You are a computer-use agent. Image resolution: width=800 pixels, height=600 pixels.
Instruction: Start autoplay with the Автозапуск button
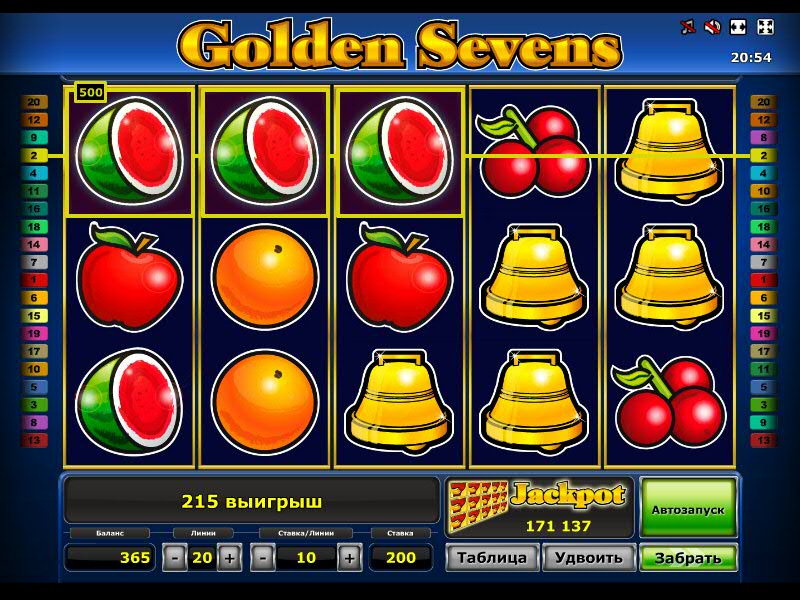tap(688, 509)
